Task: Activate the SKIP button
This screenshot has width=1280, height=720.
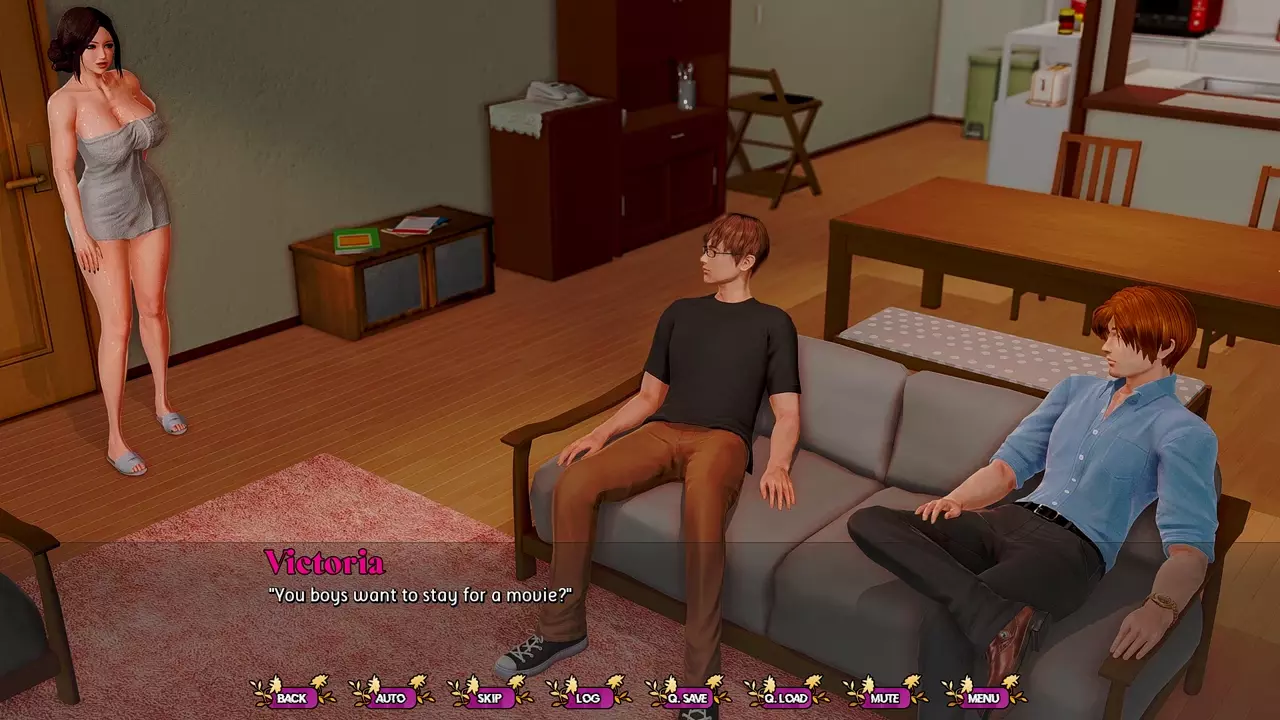Action: 490,697
